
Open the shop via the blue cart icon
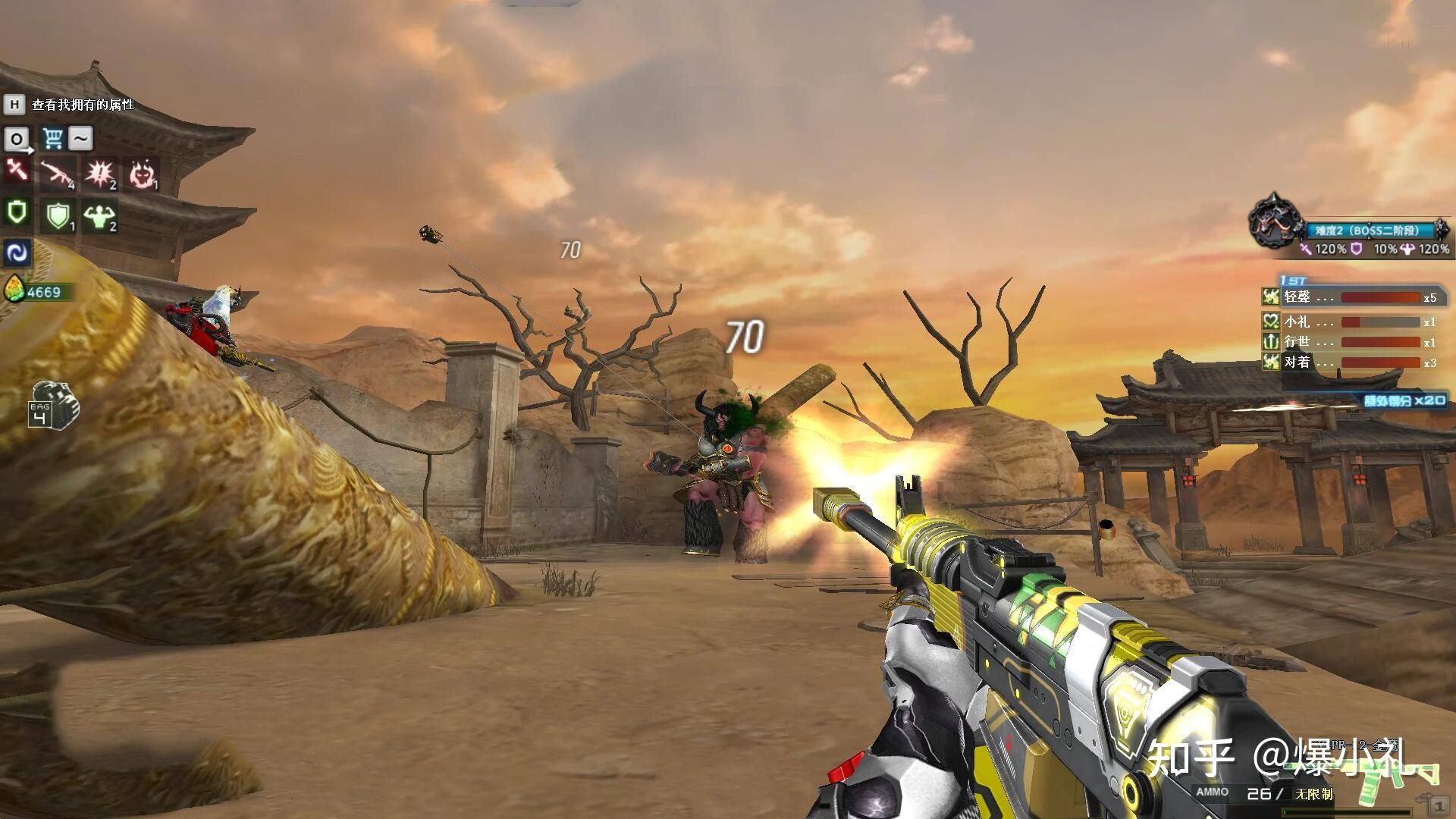[52, 138]
